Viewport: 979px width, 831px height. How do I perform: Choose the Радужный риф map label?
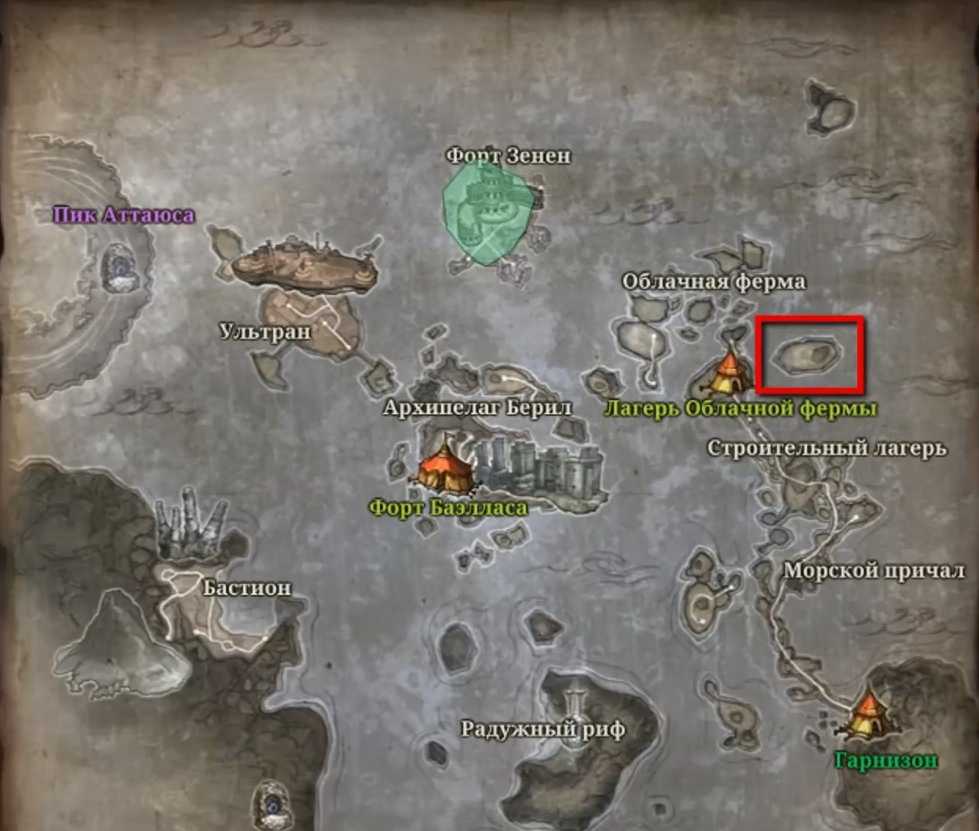[x=542, y=729]
